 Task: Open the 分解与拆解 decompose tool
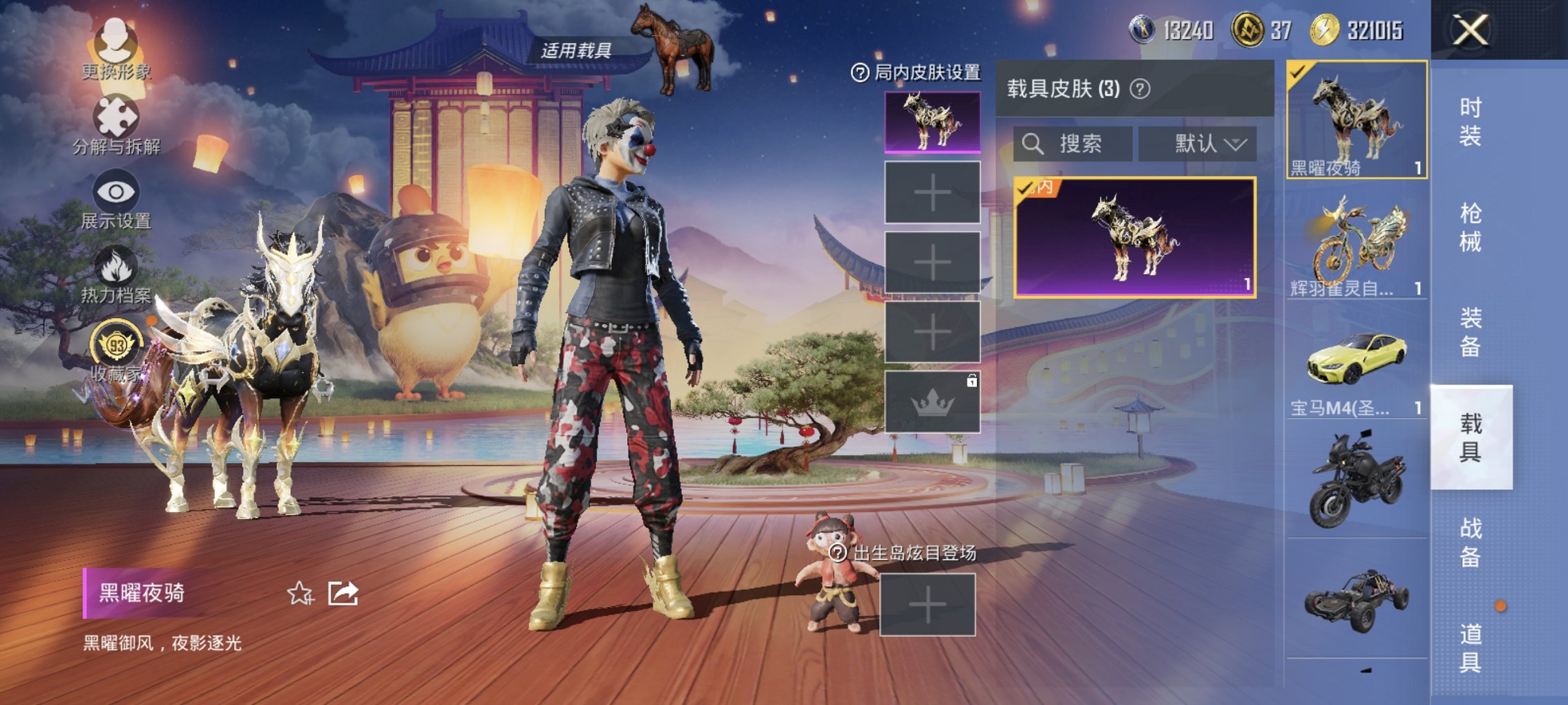tap(117, 124)
